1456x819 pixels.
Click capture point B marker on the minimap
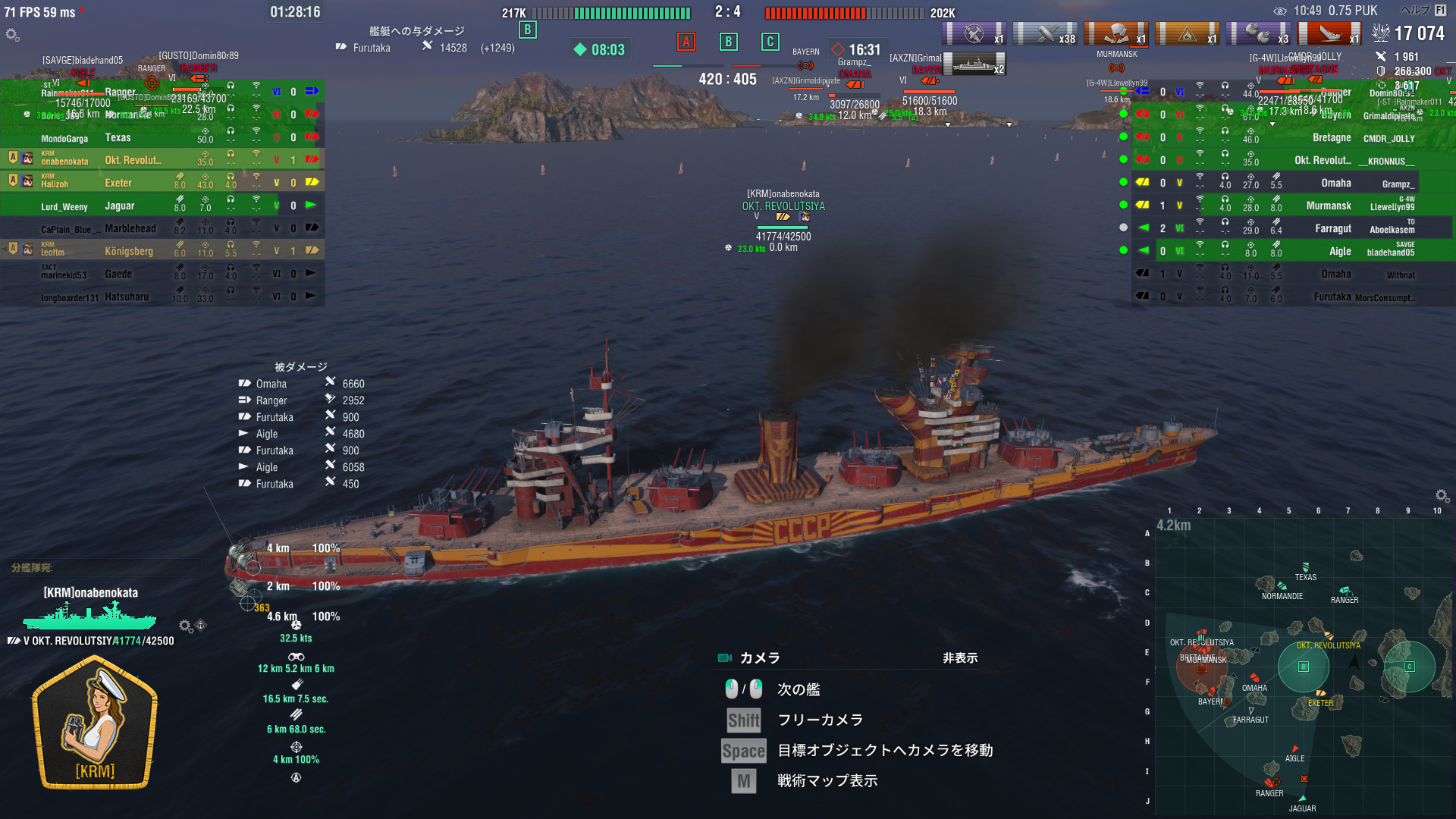(1303, 667)
